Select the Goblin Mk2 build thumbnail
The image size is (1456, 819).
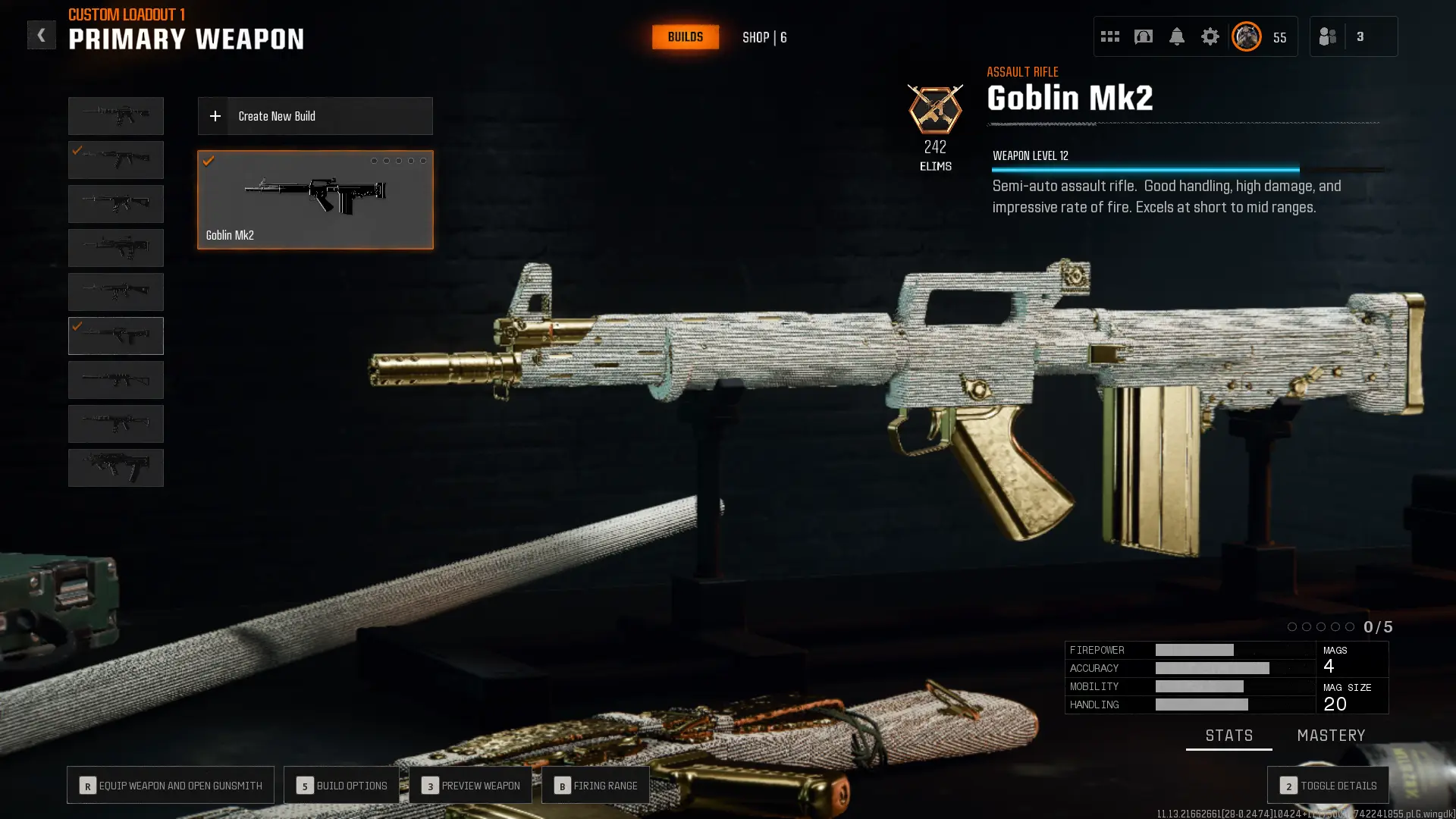click(315, 199)
